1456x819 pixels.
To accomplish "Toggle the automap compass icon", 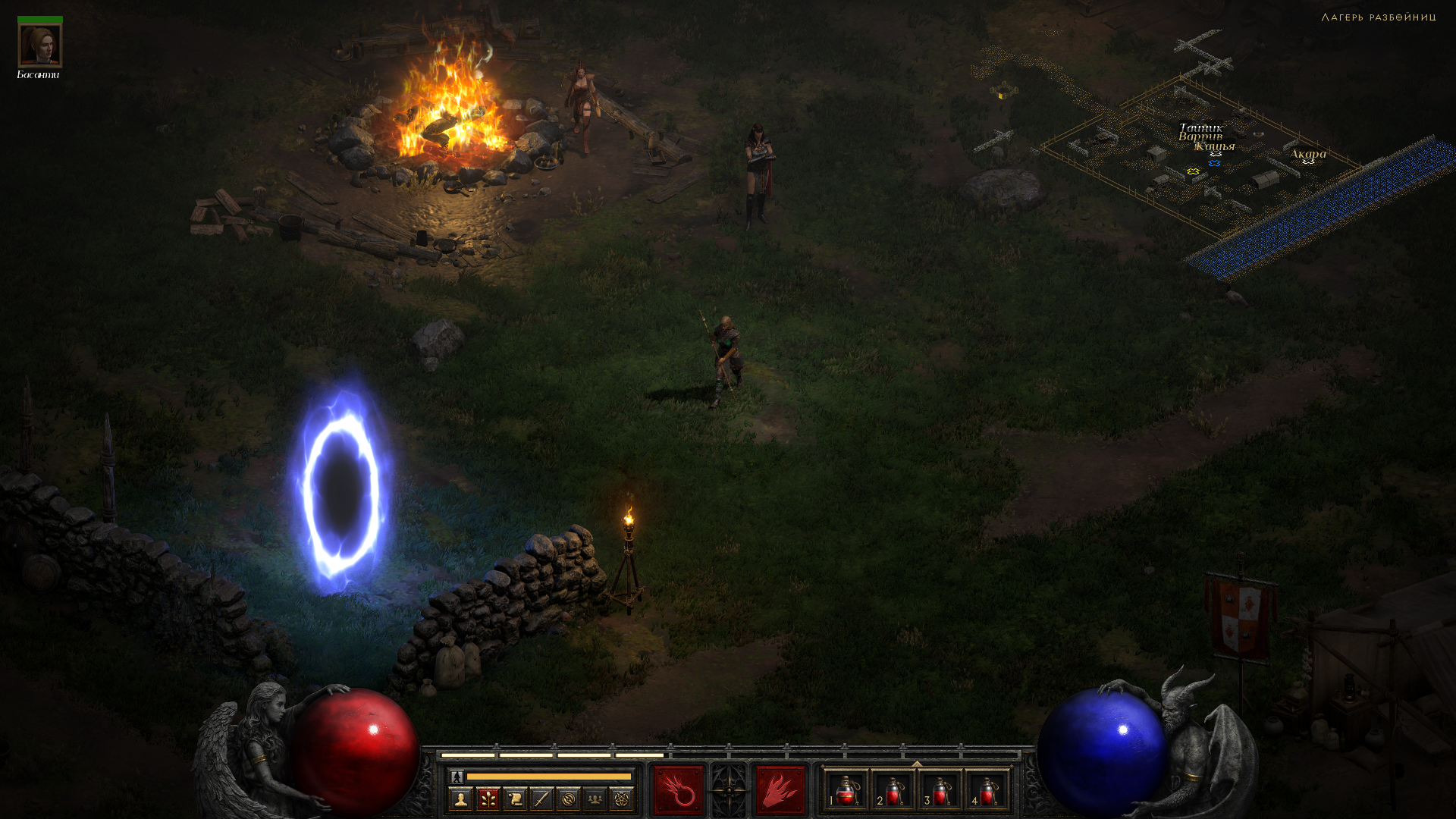I will (568, 799).
